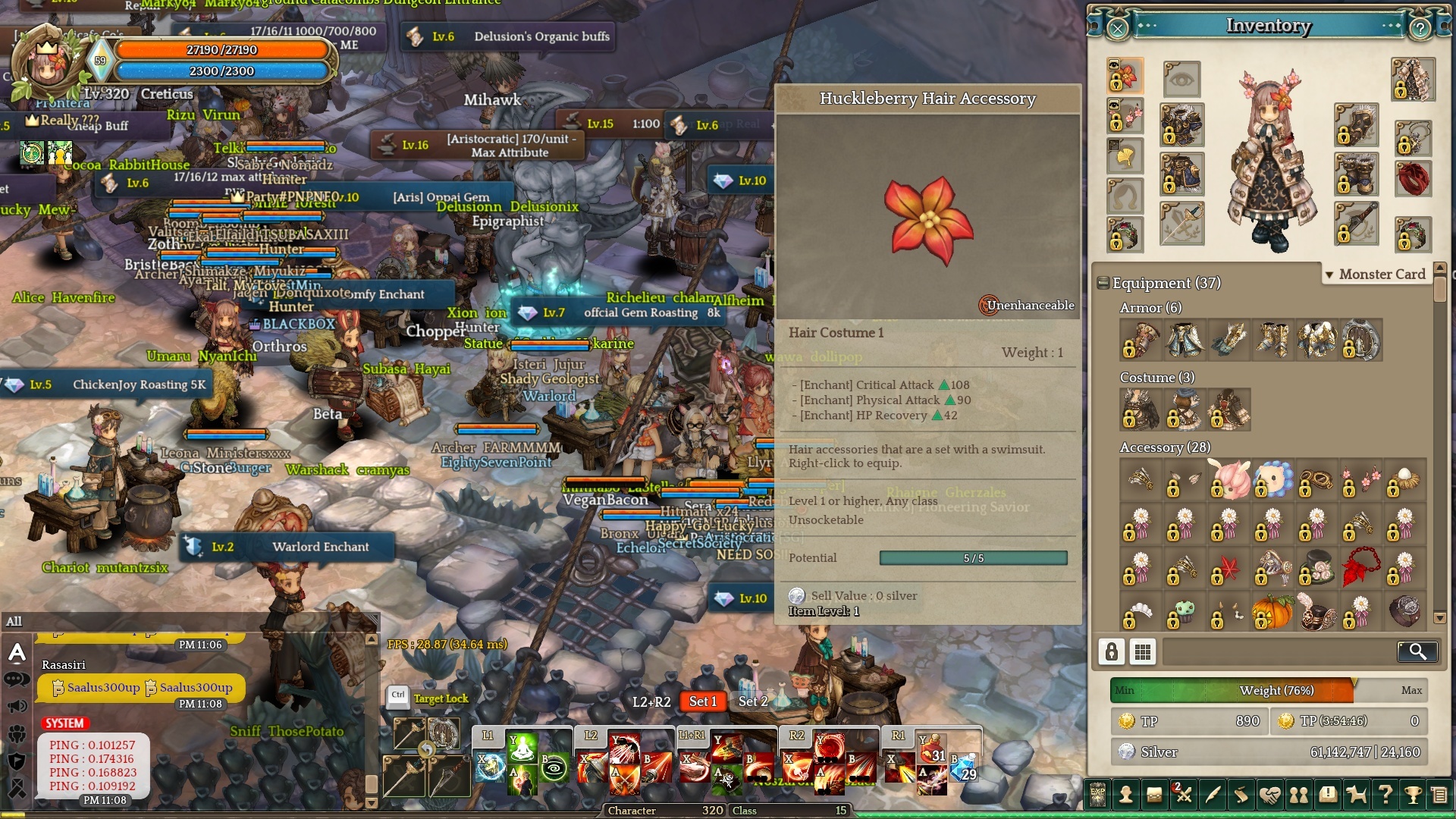Select the equipped red flower hair accessory
The width and height of the screenshot is (1456, 819).
[1125, 76]
